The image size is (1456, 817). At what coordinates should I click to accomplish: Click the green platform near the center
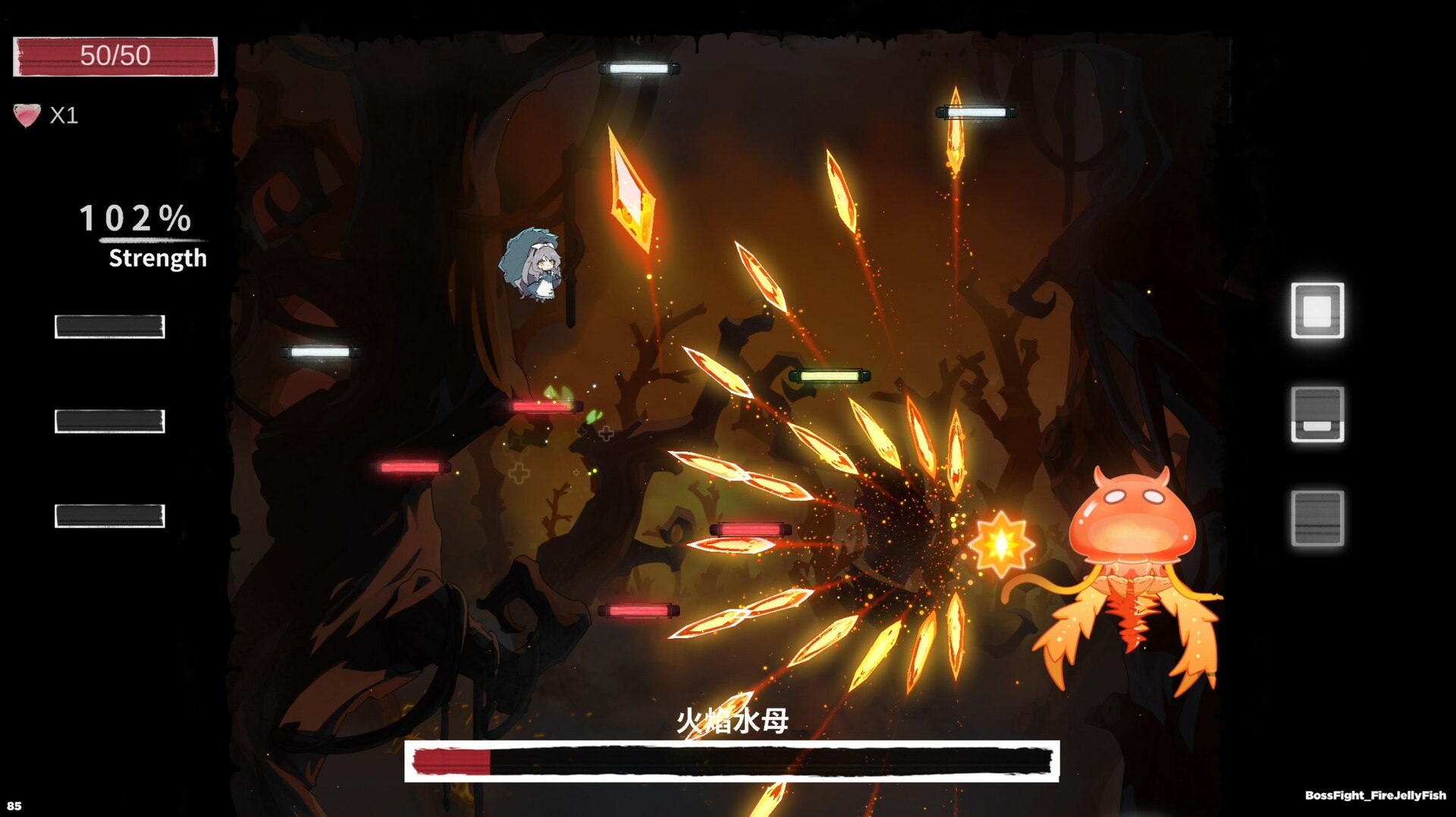tap(831, 374)
